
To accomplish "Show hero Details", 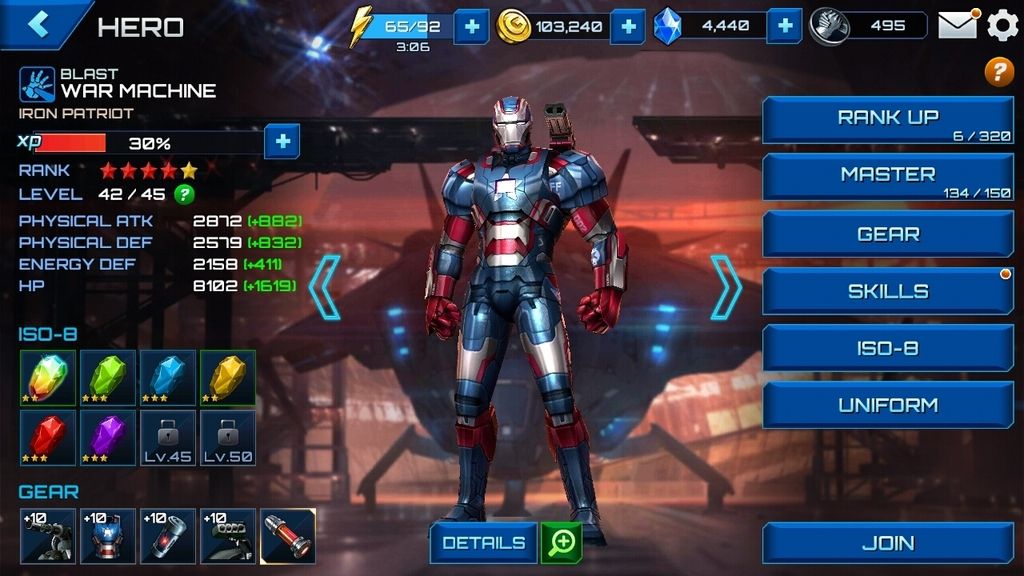I will point(484,543).
